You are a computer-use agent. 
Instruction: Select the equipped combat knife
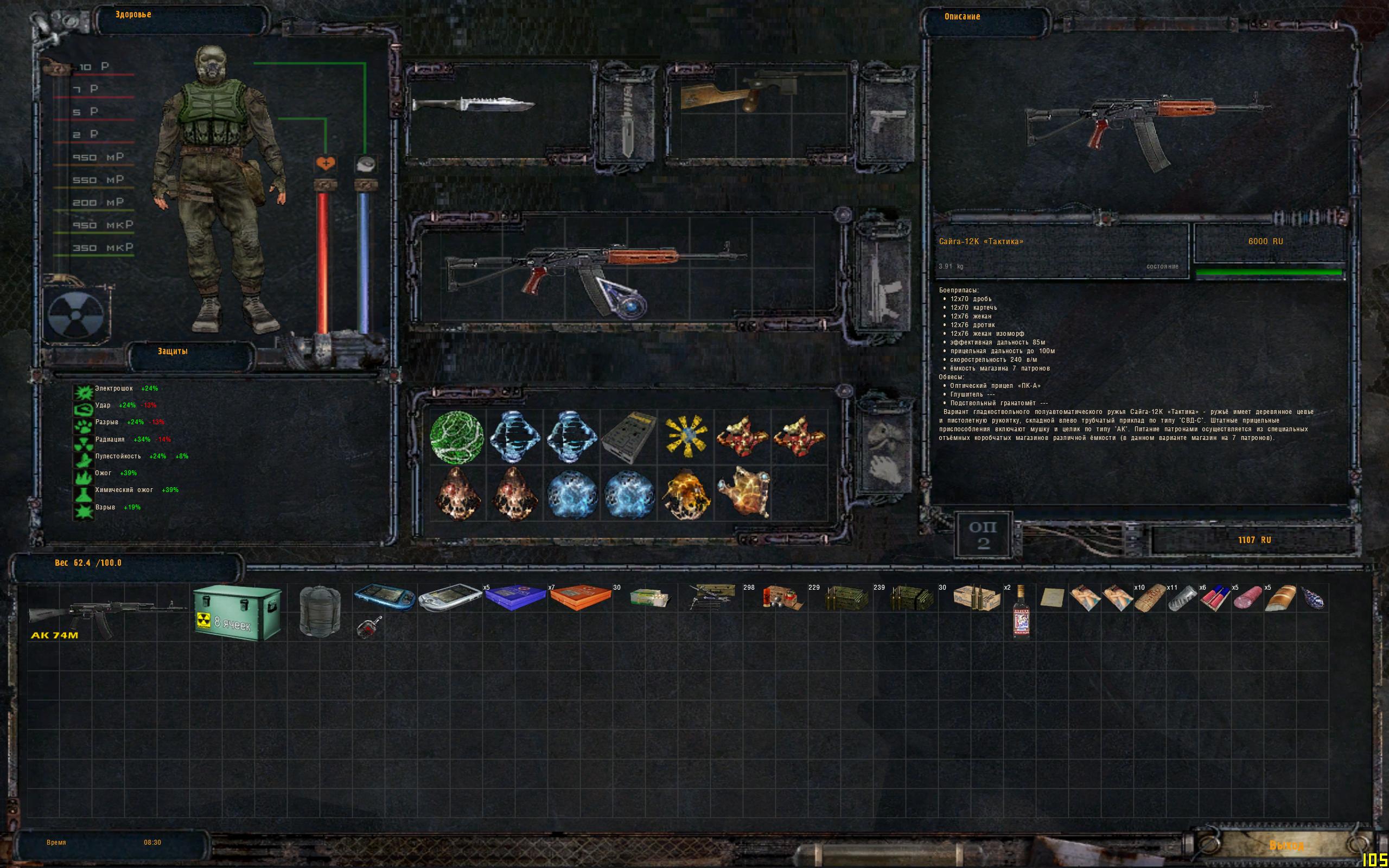click(474, 105)
